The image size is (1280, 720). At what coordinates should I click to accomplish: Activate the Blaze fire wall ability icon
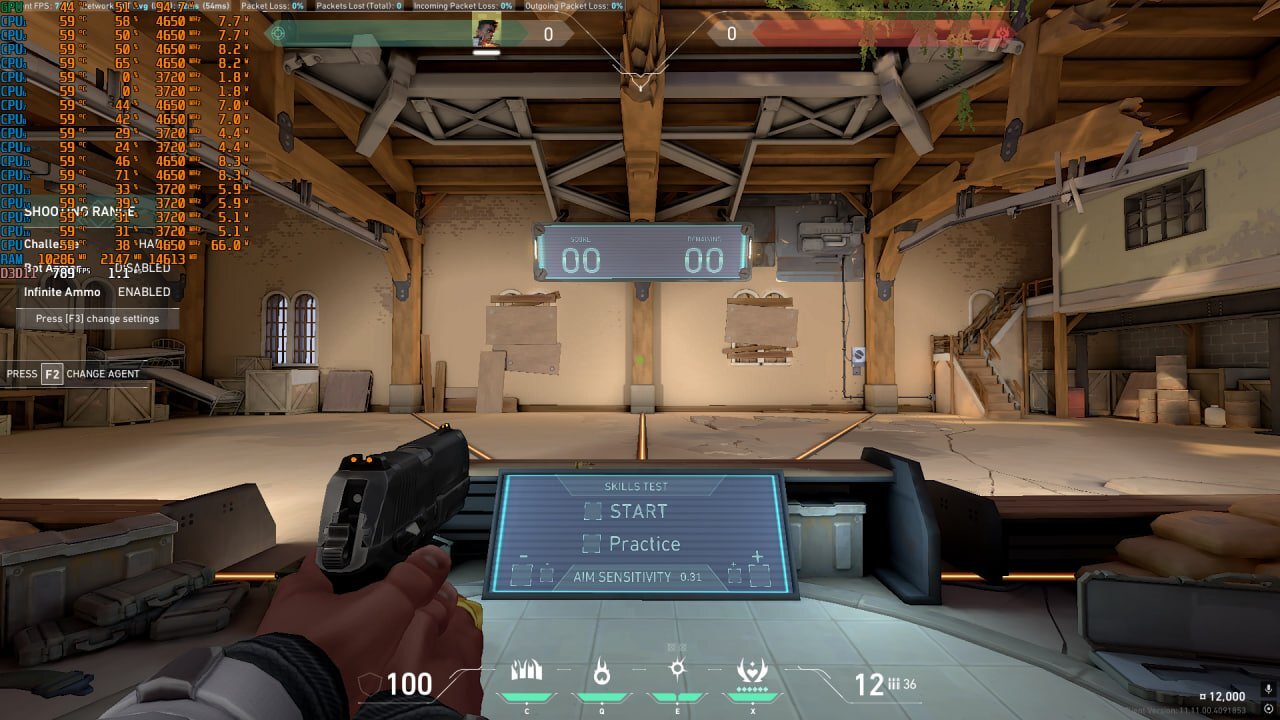526,671
